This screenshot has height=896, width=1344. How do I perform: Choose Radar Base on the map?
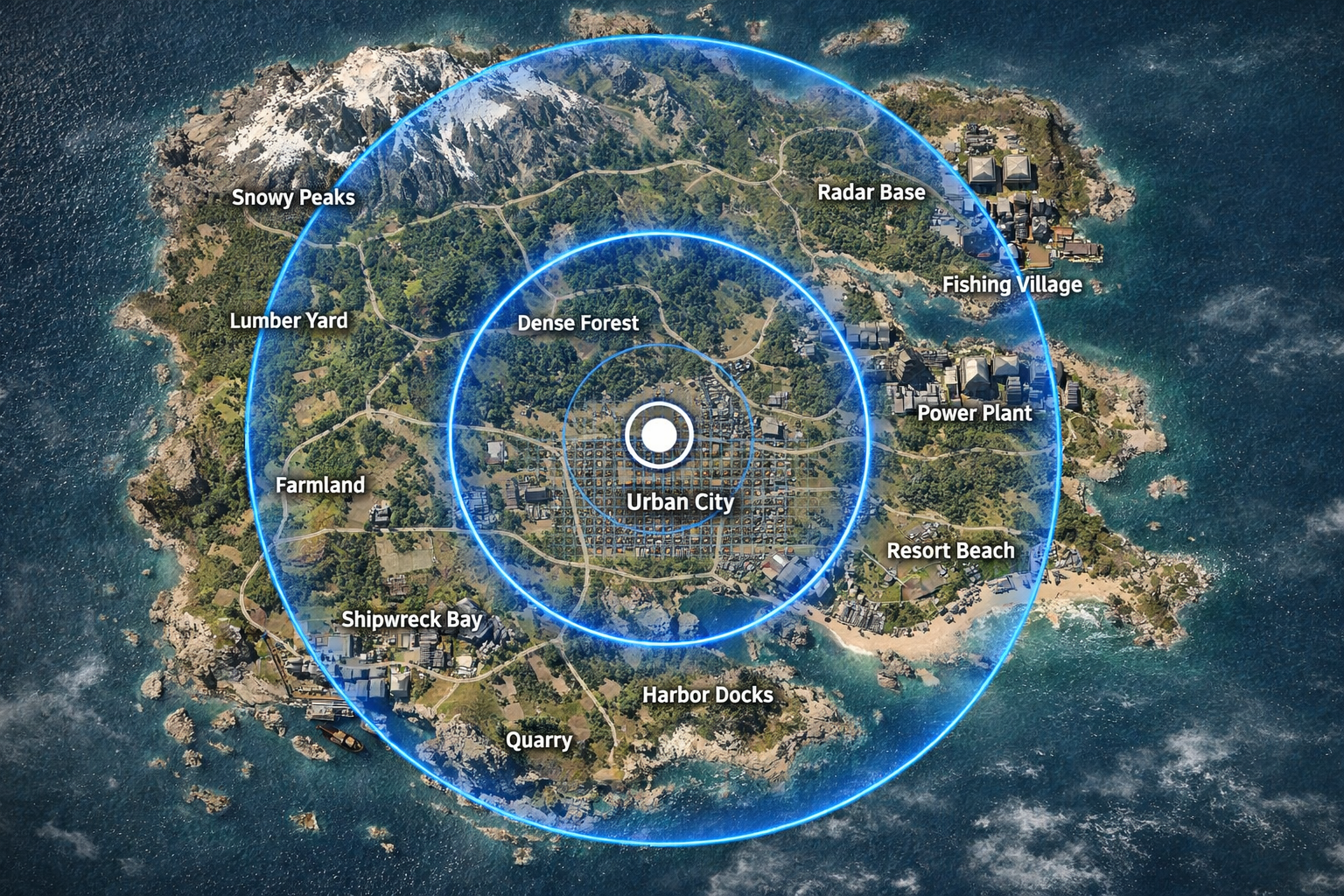click(x=871, y=192)
